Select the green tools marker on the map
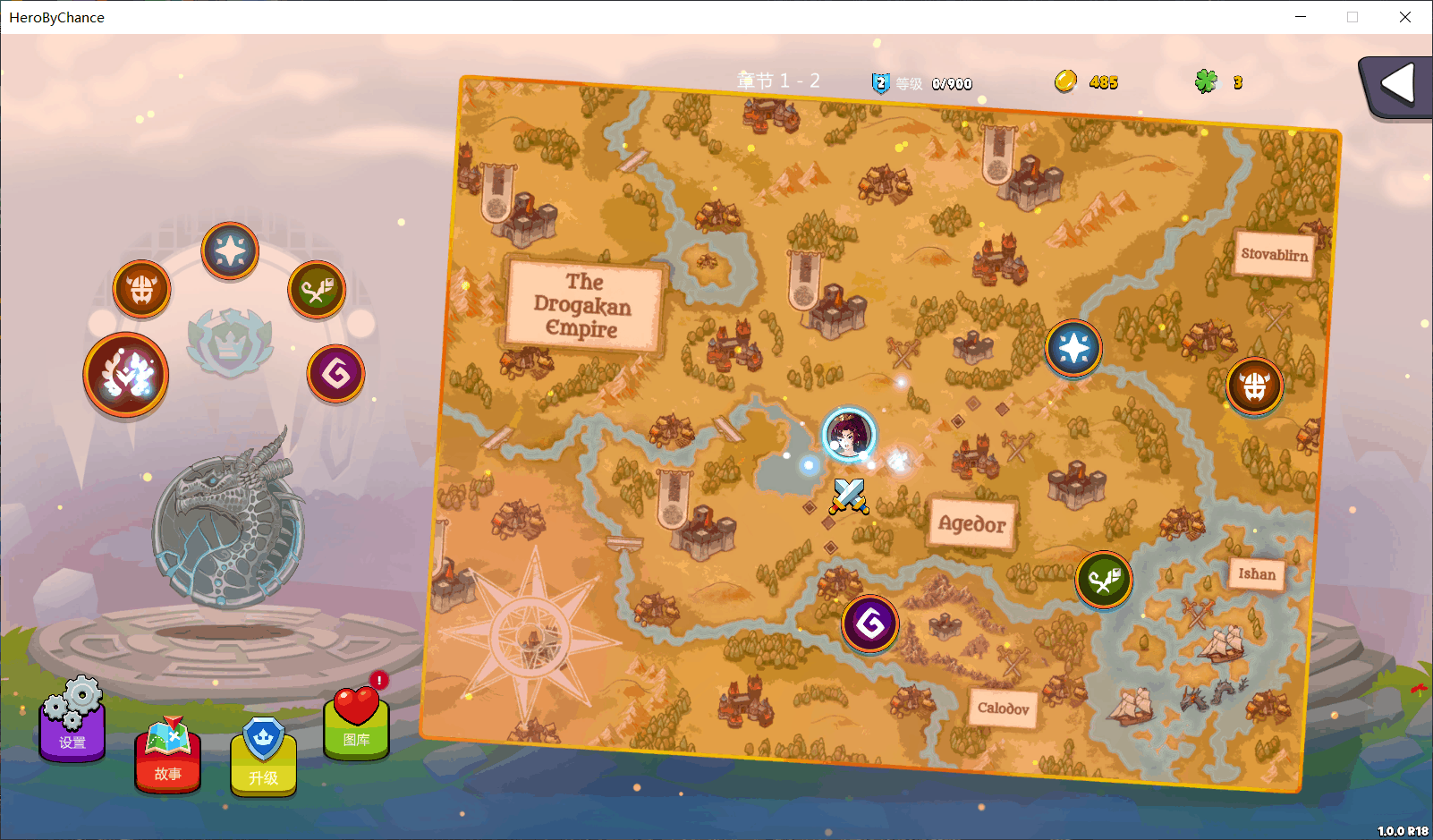1433x840 pixels. (x=1104, y=580)
